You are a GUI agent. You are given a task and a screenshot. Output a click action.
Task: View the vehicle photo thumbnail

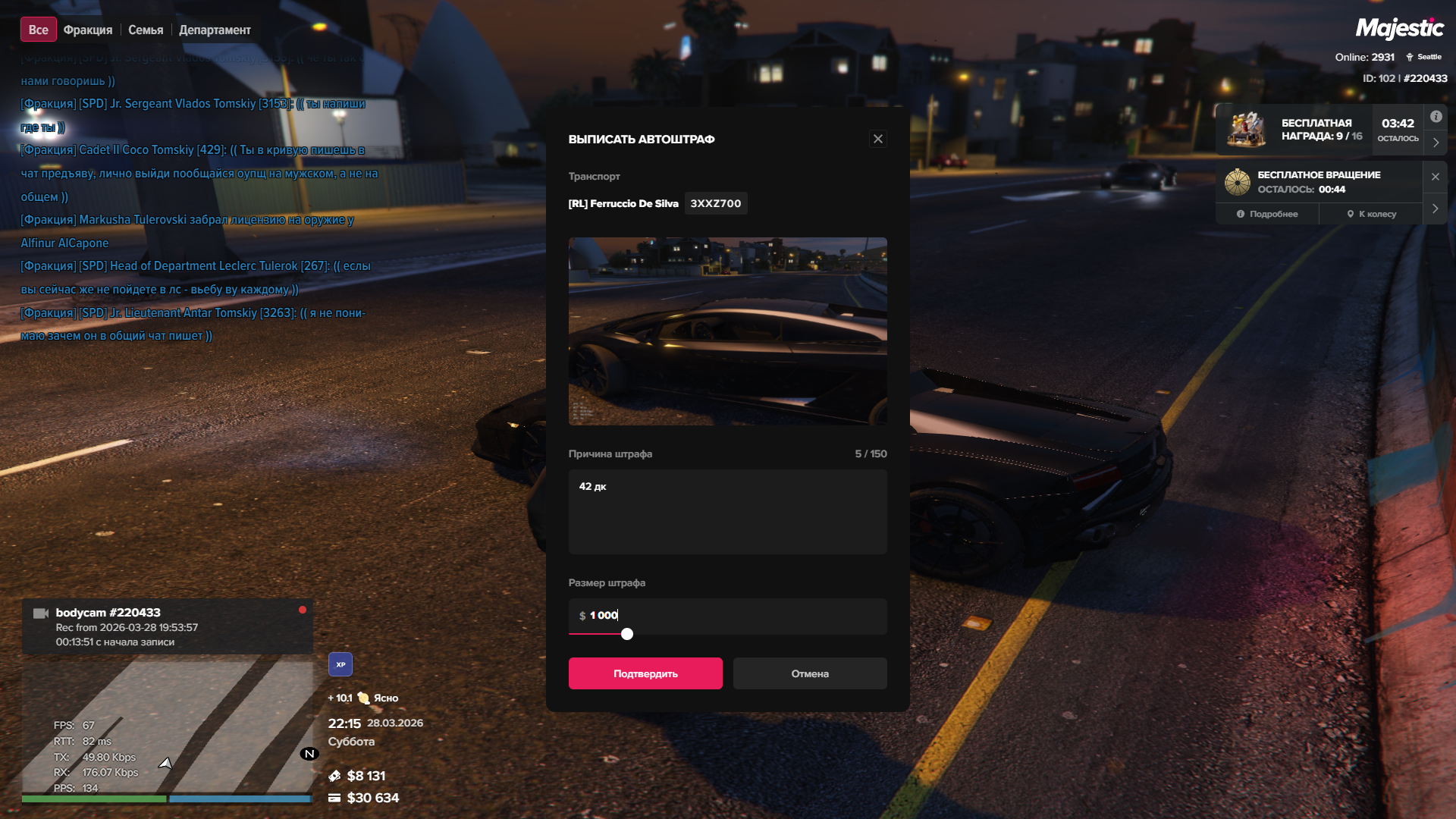pos(727,331)
